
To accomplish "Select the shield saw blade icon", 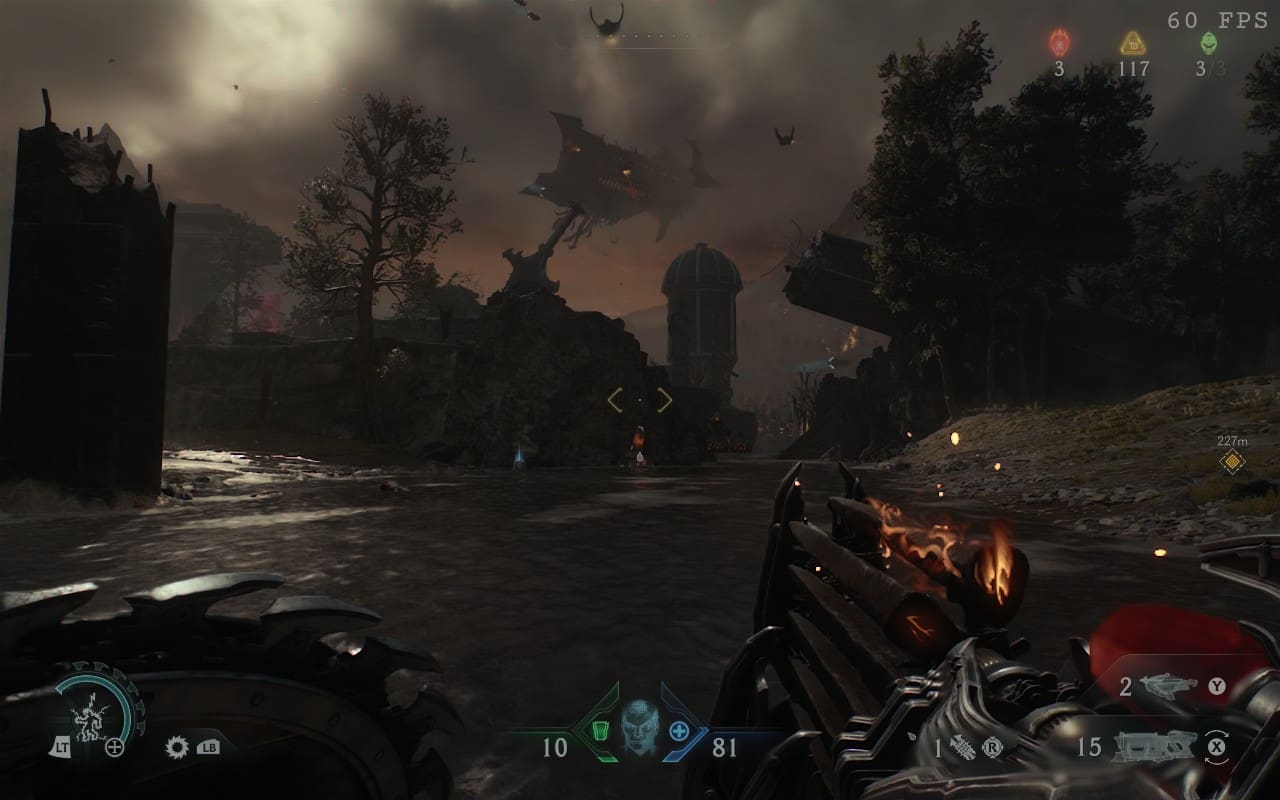I will coord(178,746).
